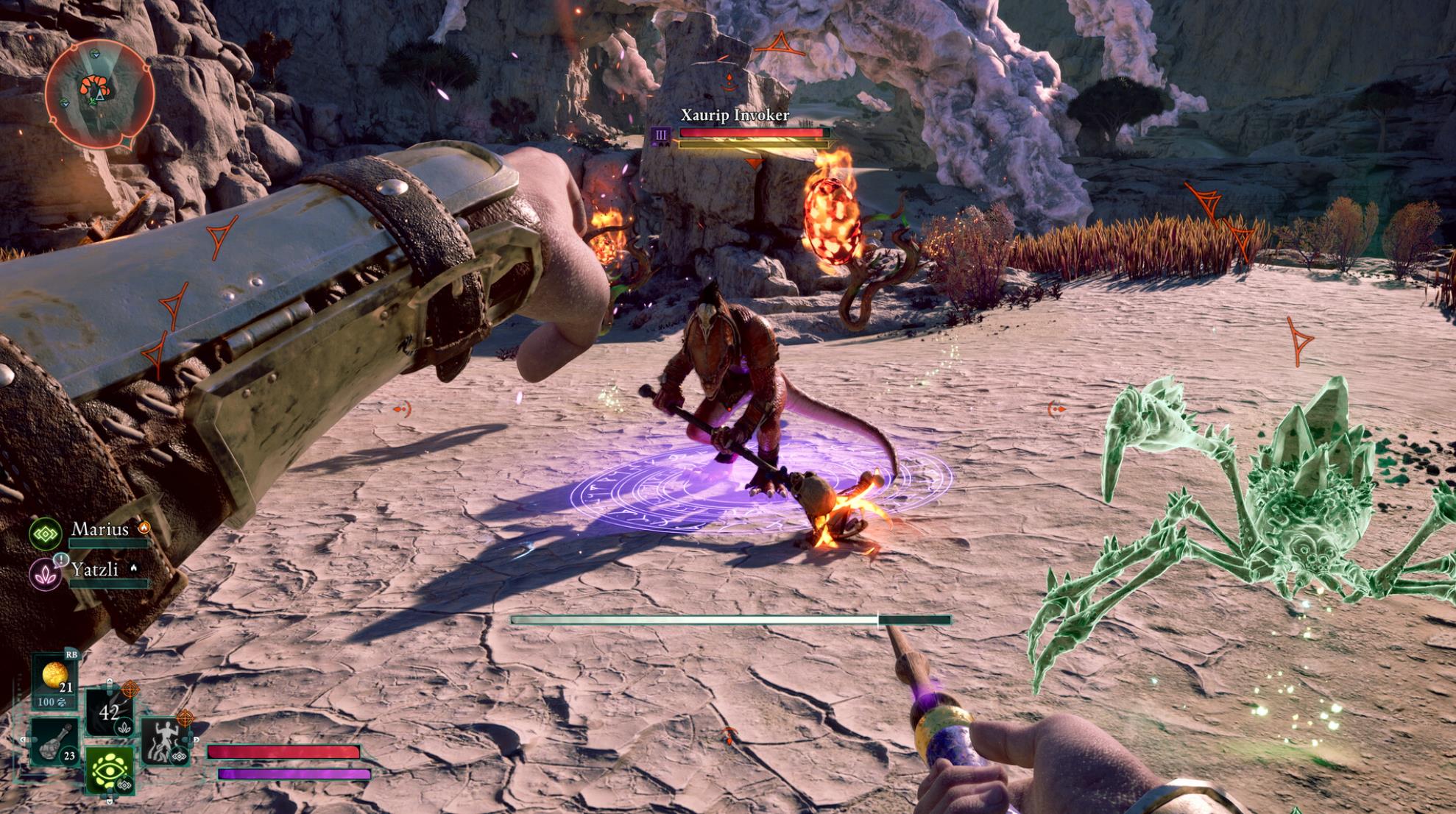Open the circular minimap
This screenshot has height=814, width=1456.
tap(99, 94)
